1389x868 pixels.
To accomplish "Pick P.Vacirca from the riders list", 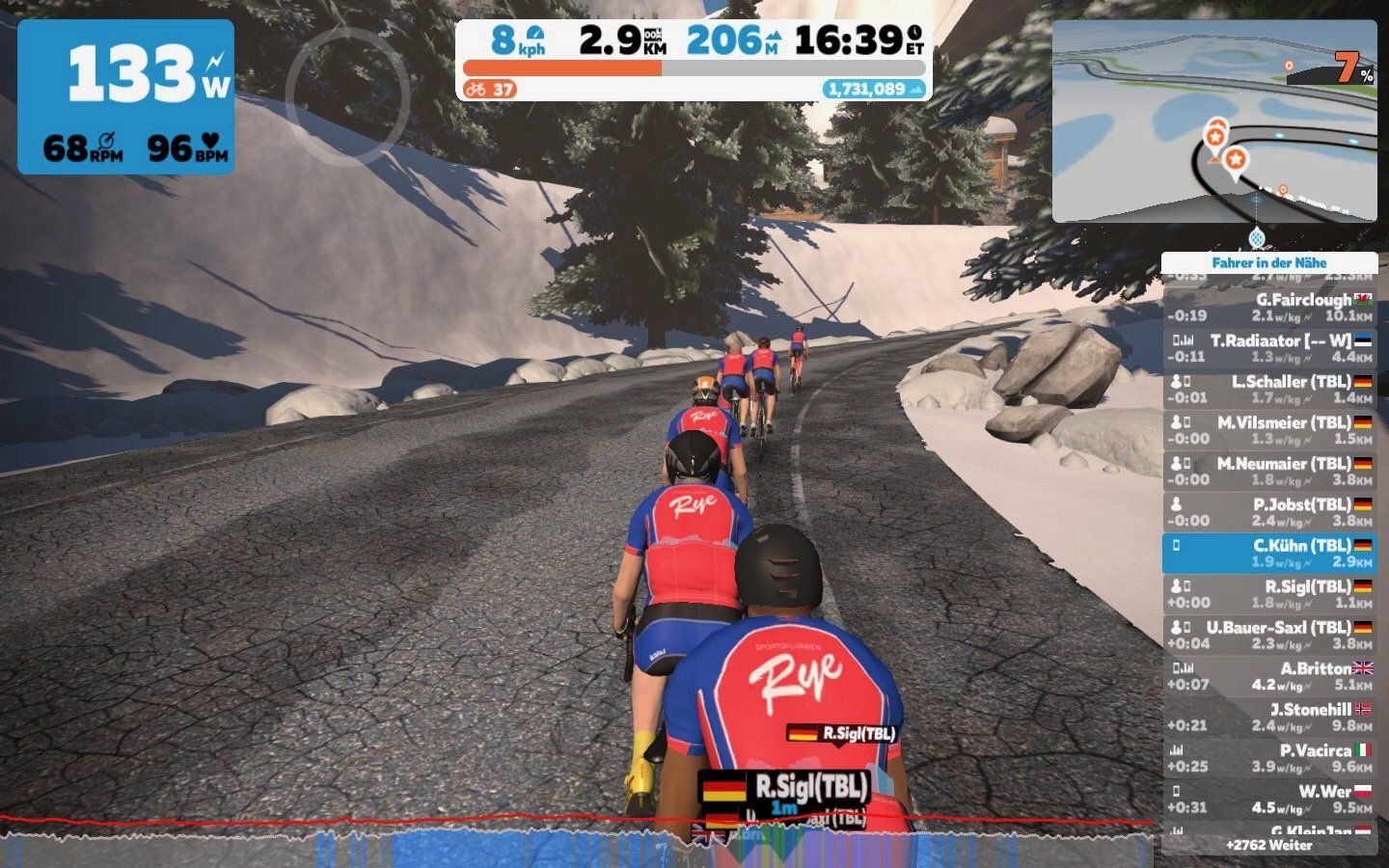I will 1268,758.
